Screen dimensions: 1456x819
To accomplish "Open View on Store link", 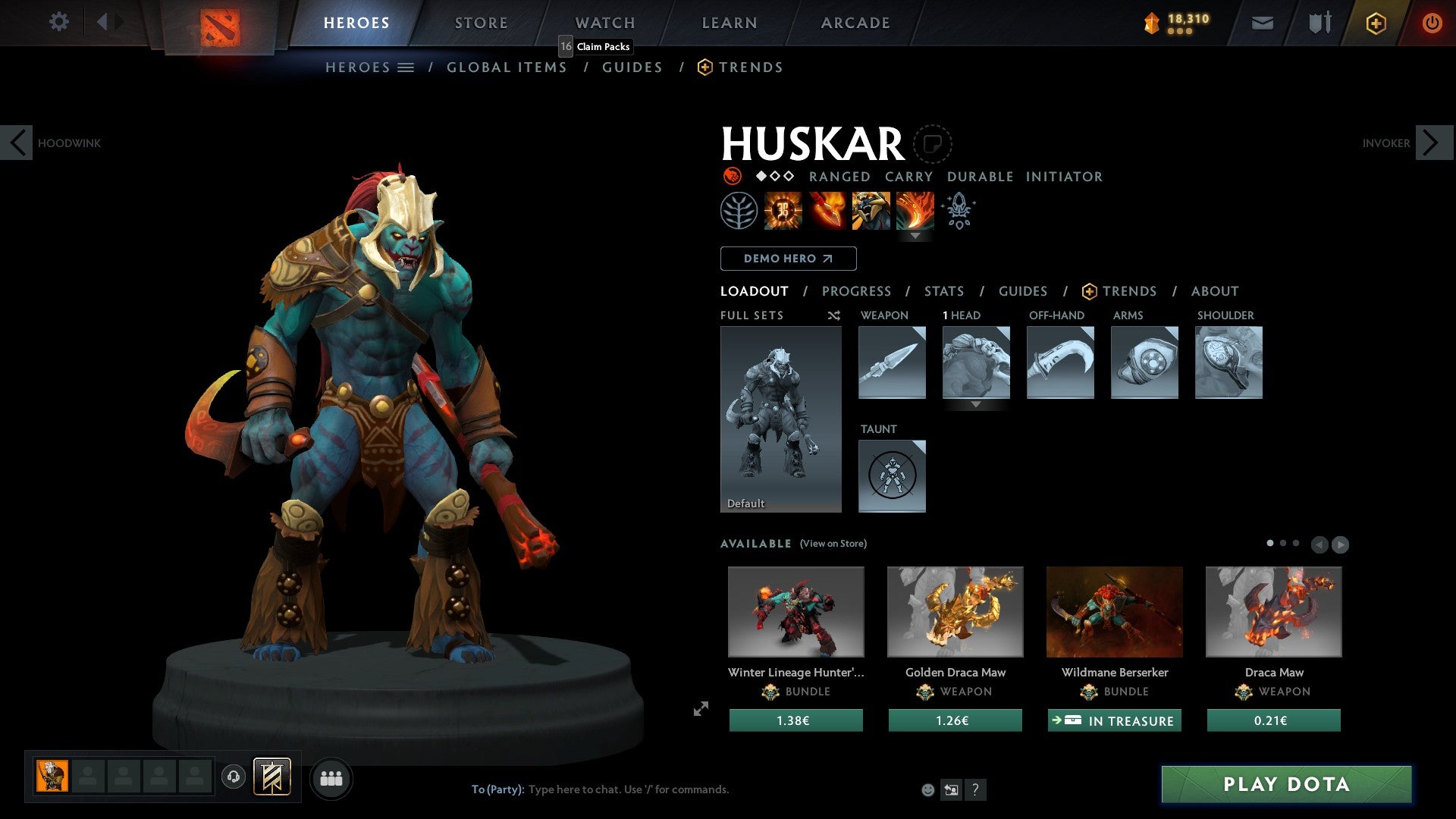I will click(x=833, y=544).
